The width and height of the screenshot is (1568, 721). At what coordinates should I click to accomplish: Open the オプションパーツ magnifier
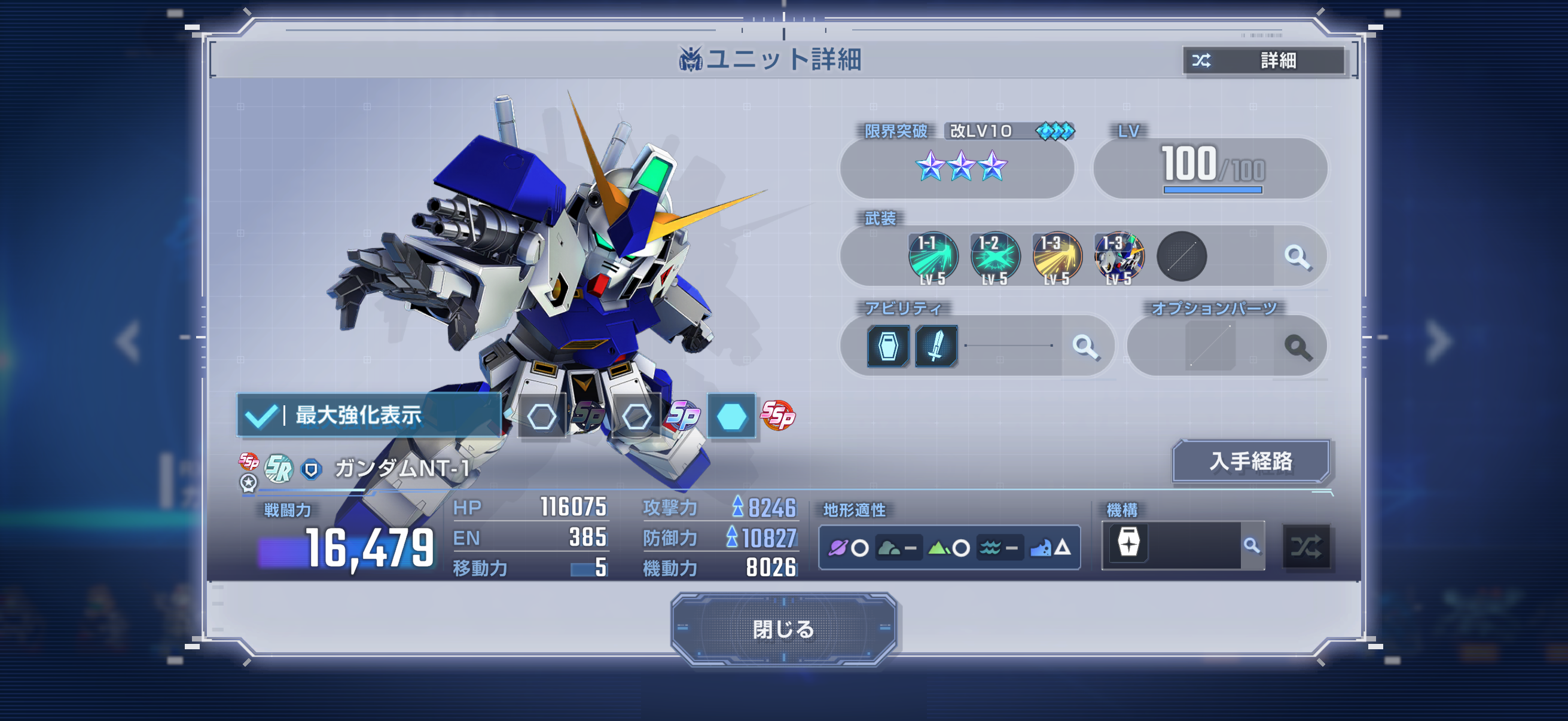(x=1297, y=347)
